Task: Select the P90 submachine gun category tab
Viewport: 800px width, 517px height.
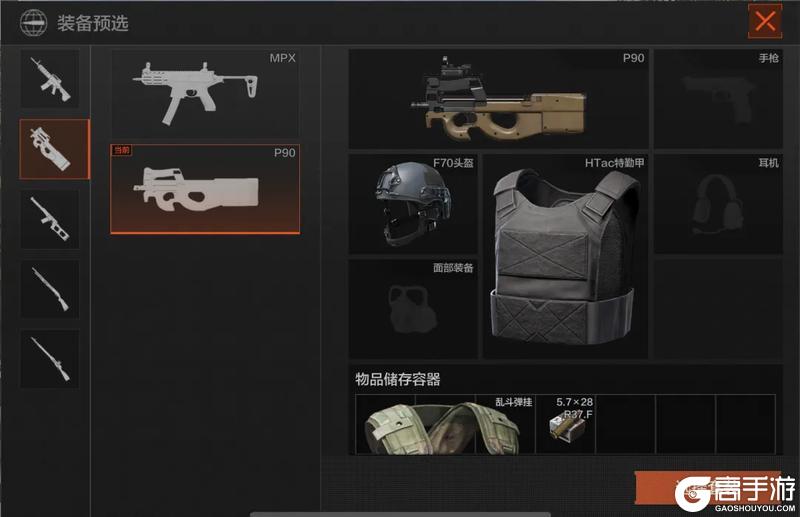Action: (54, 149)
